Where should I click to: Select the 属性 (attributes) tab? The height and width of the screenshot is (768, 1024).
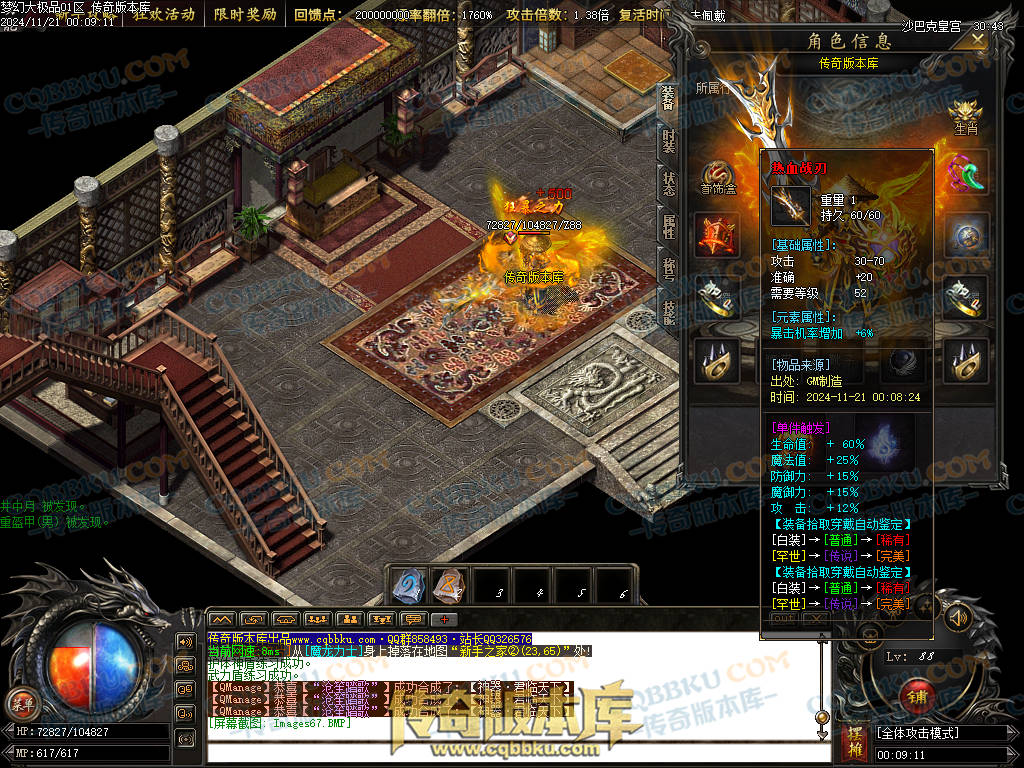pos(668,227)
